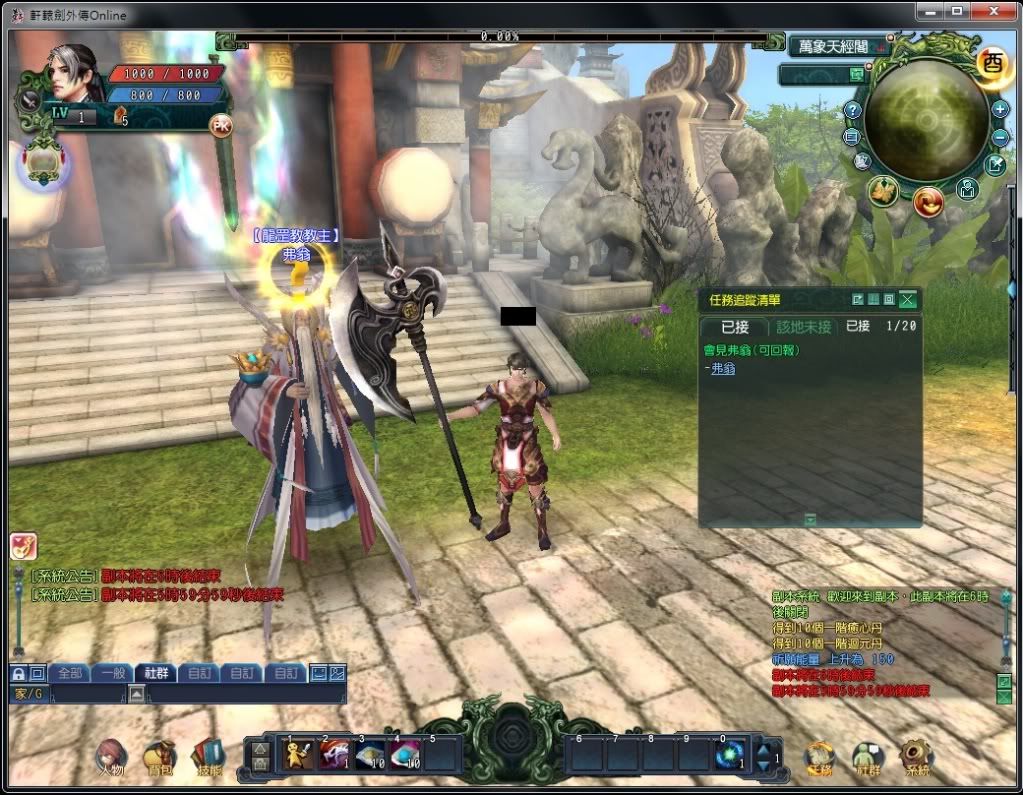Open the 技能 skills book
This screenshot has height=795, width=1023.
[209, 759]
